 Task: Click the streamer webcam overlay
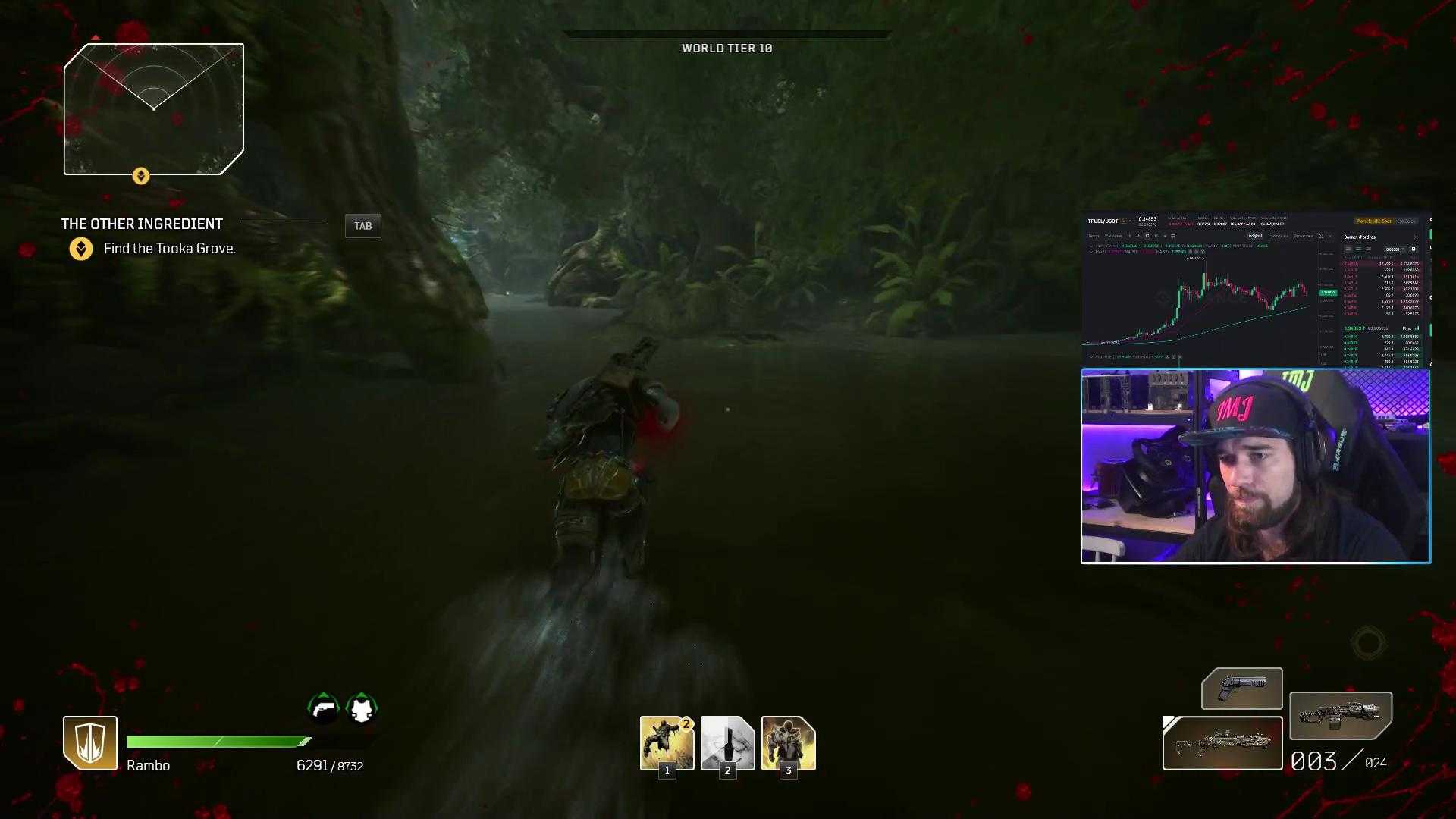pyautogui.click(x=1255, y=466)
